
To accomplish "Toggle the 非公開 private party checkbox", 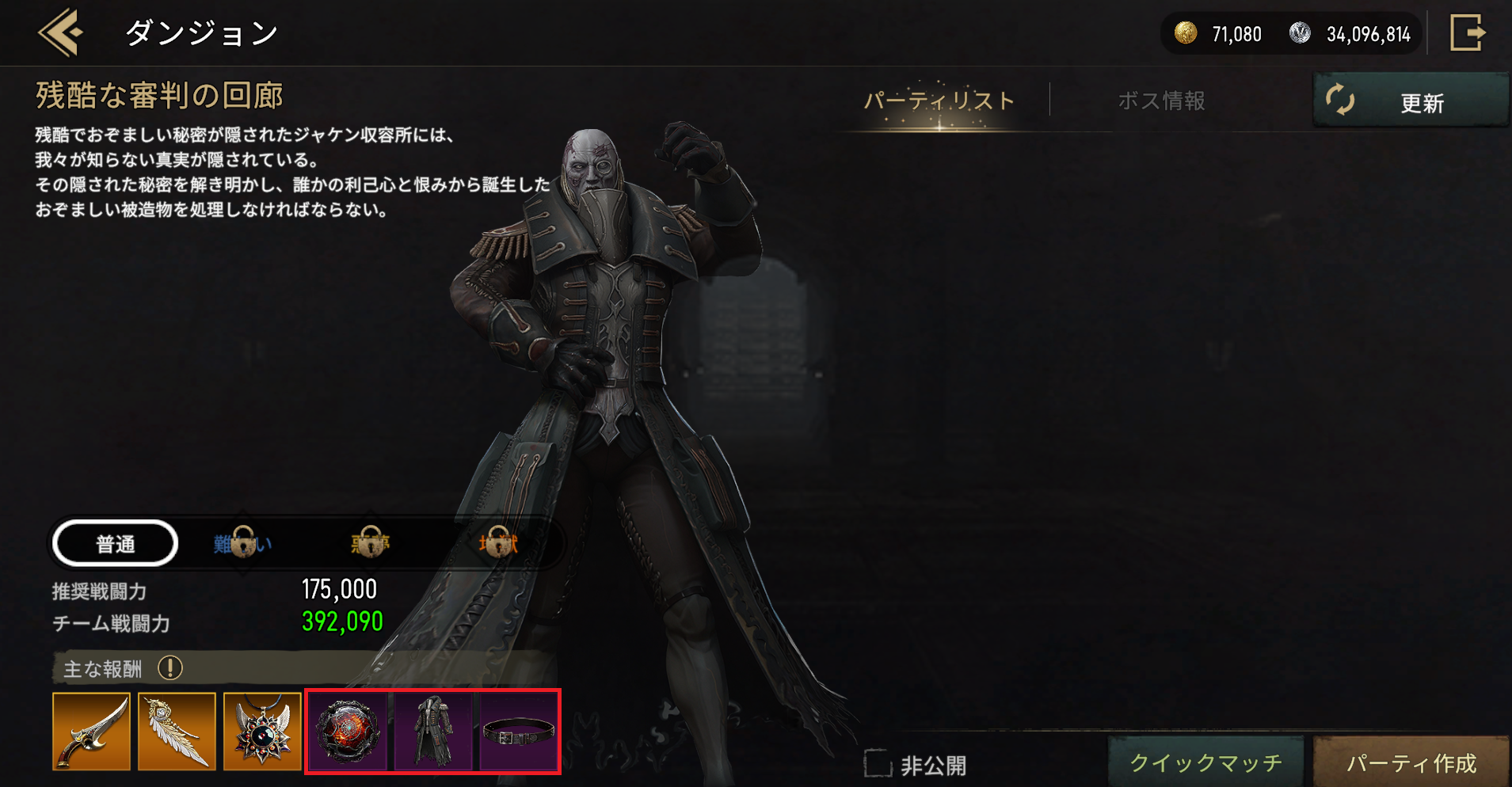I will click(878, 762).
